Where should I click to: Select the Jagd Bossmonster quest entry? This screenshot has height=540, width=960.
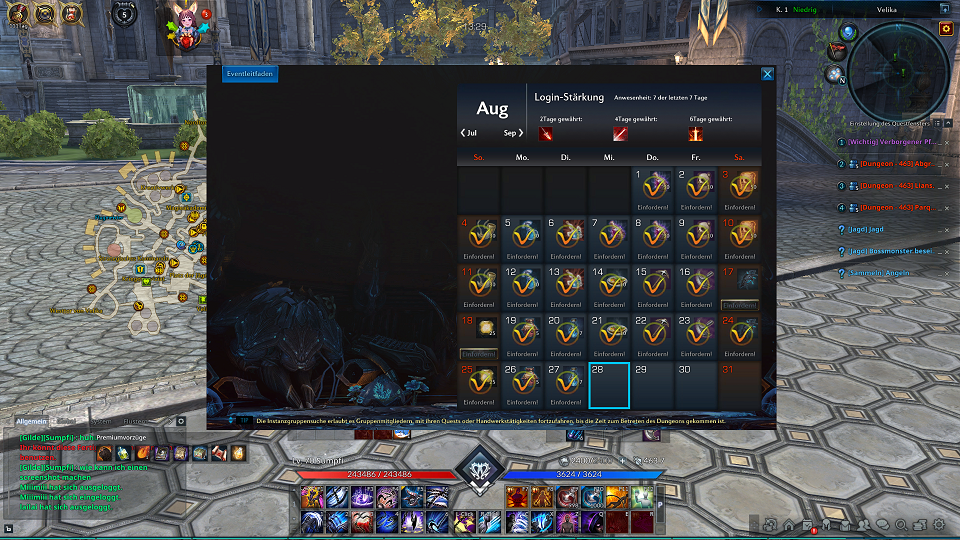click(x=891, y=251)
